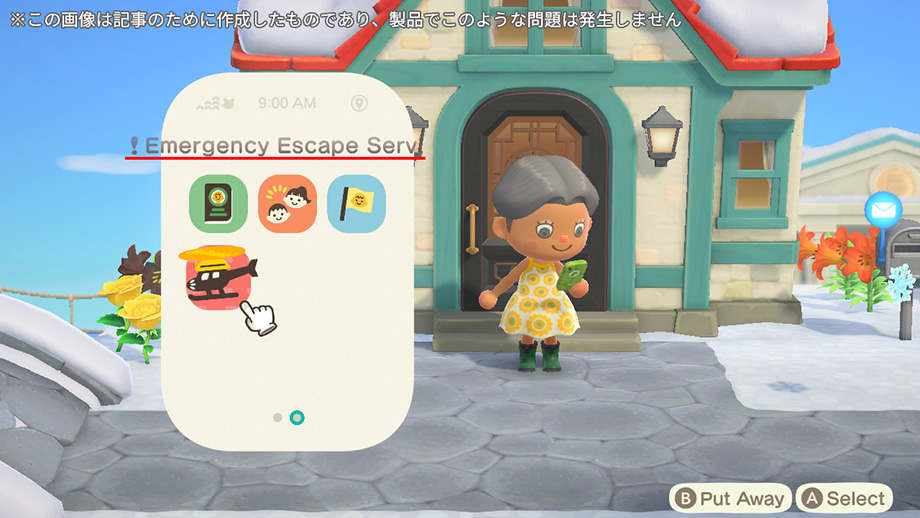The width and height of the screenshot is (920, 518).
Task: Switch to the first phone page dot
Action: (x=277, y=416)
